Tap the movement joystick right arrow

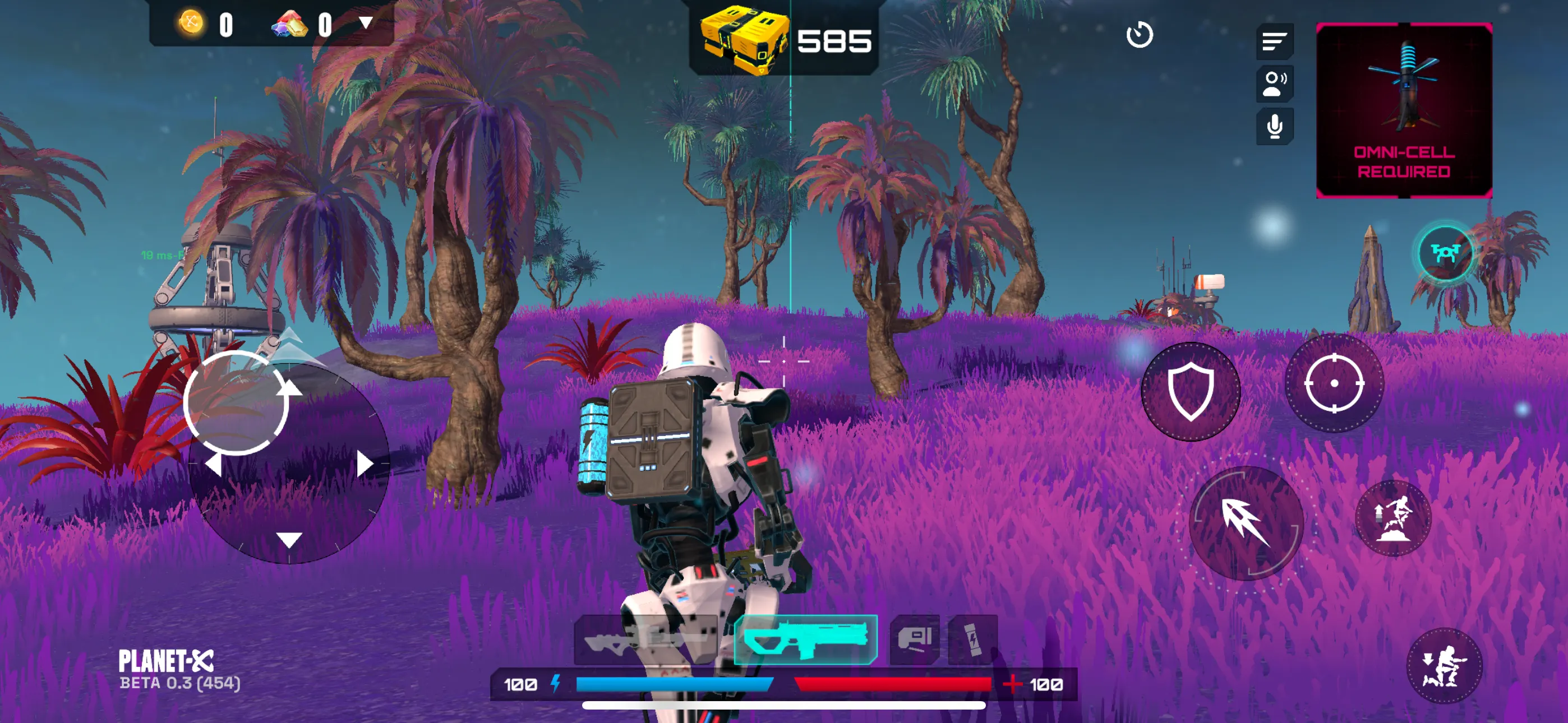[x=364, y=465]
